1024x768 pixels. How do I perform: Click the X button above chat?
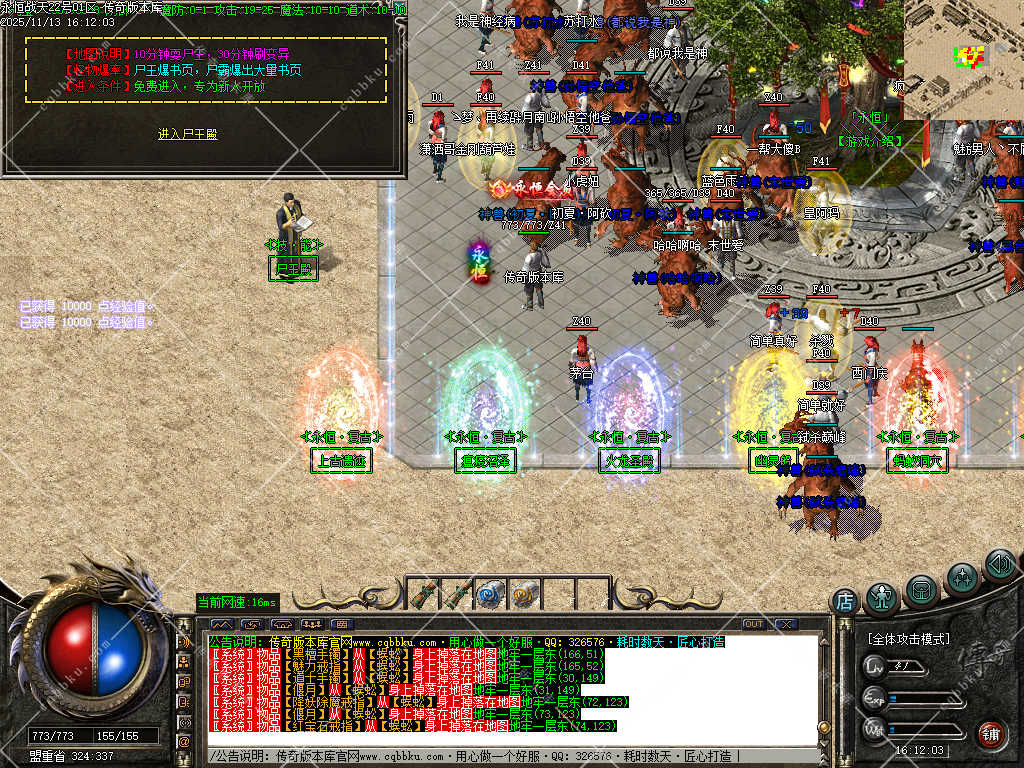(786, 625)
